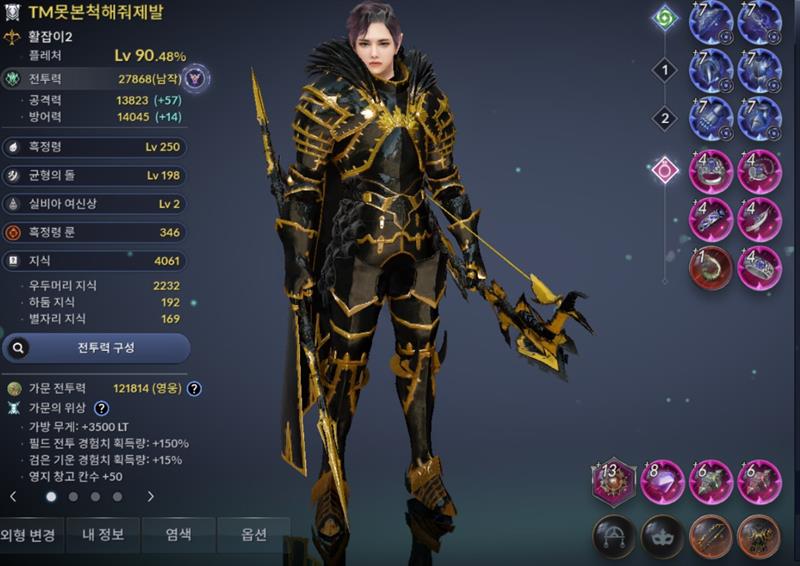The width and height of the screenshot is (800, 566).
Task: Select the +13 hexagonal relic slot
Action: [613, 483]
